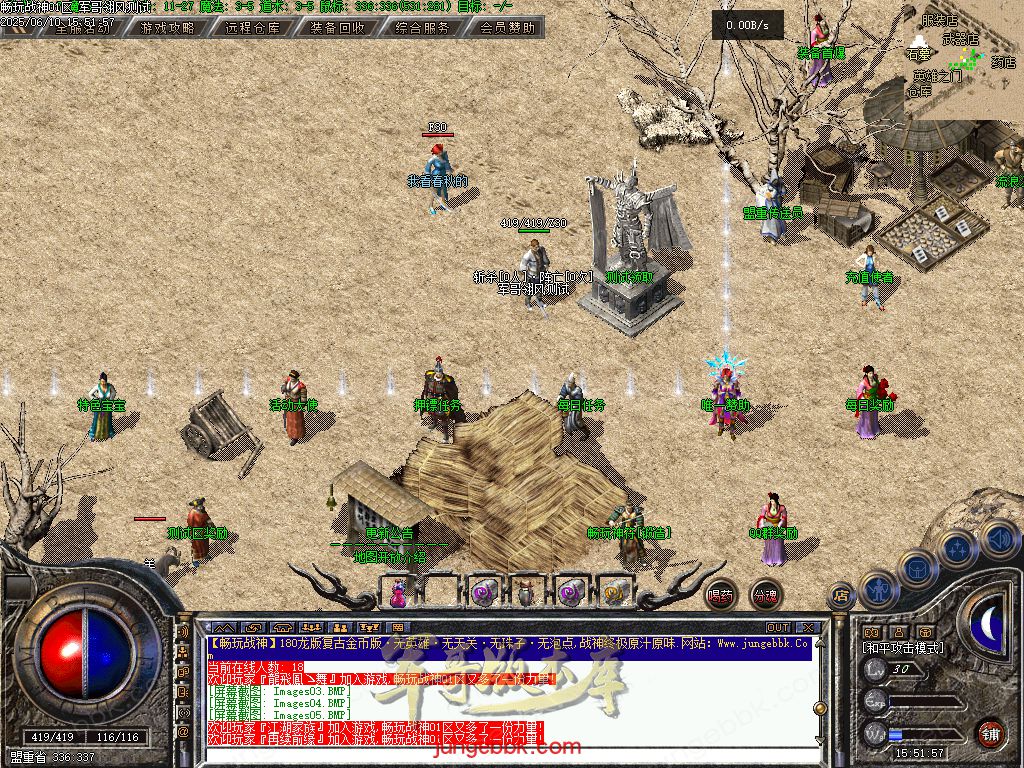Image resolution: width=1024 pixels, height=768 pixels.
Task: Toggle the 和平攻击模式 attack mode label
Action: click(903, 648)
